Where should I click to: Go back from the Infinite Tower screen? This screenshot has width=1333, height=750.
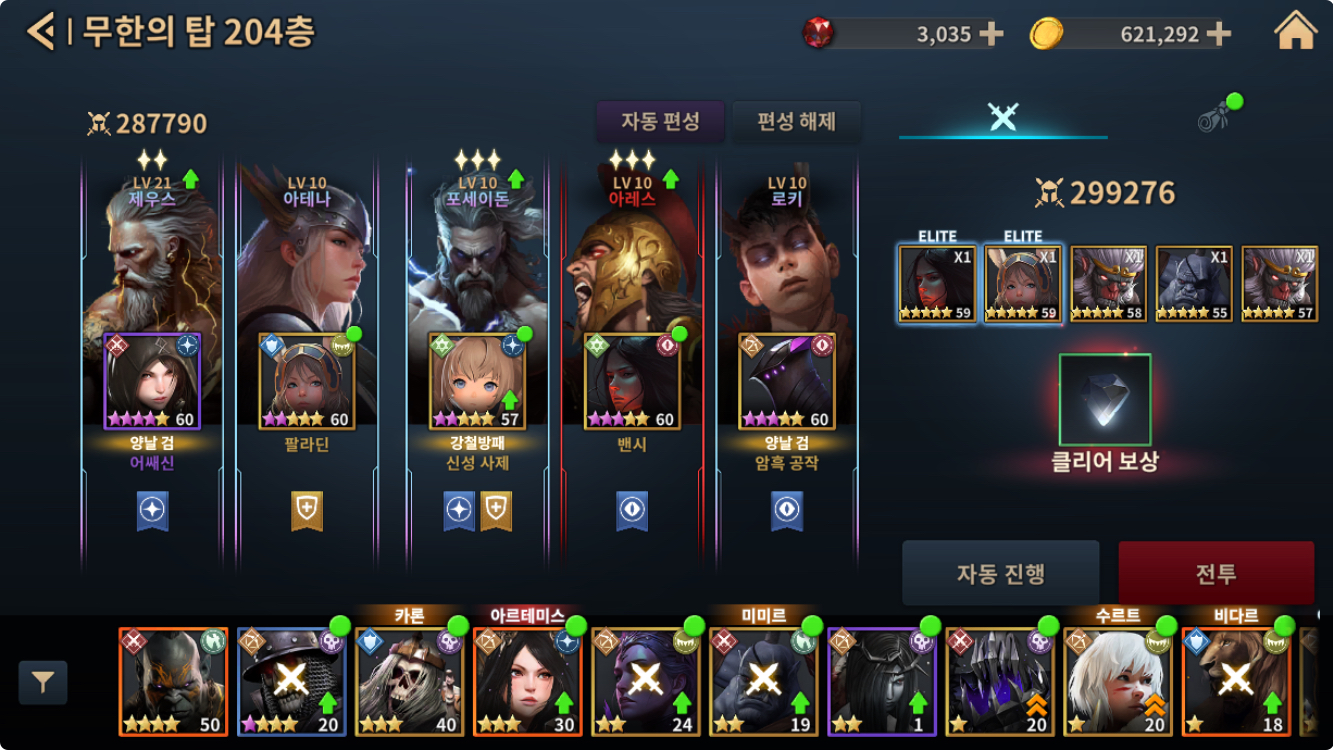tap(40, 32)
